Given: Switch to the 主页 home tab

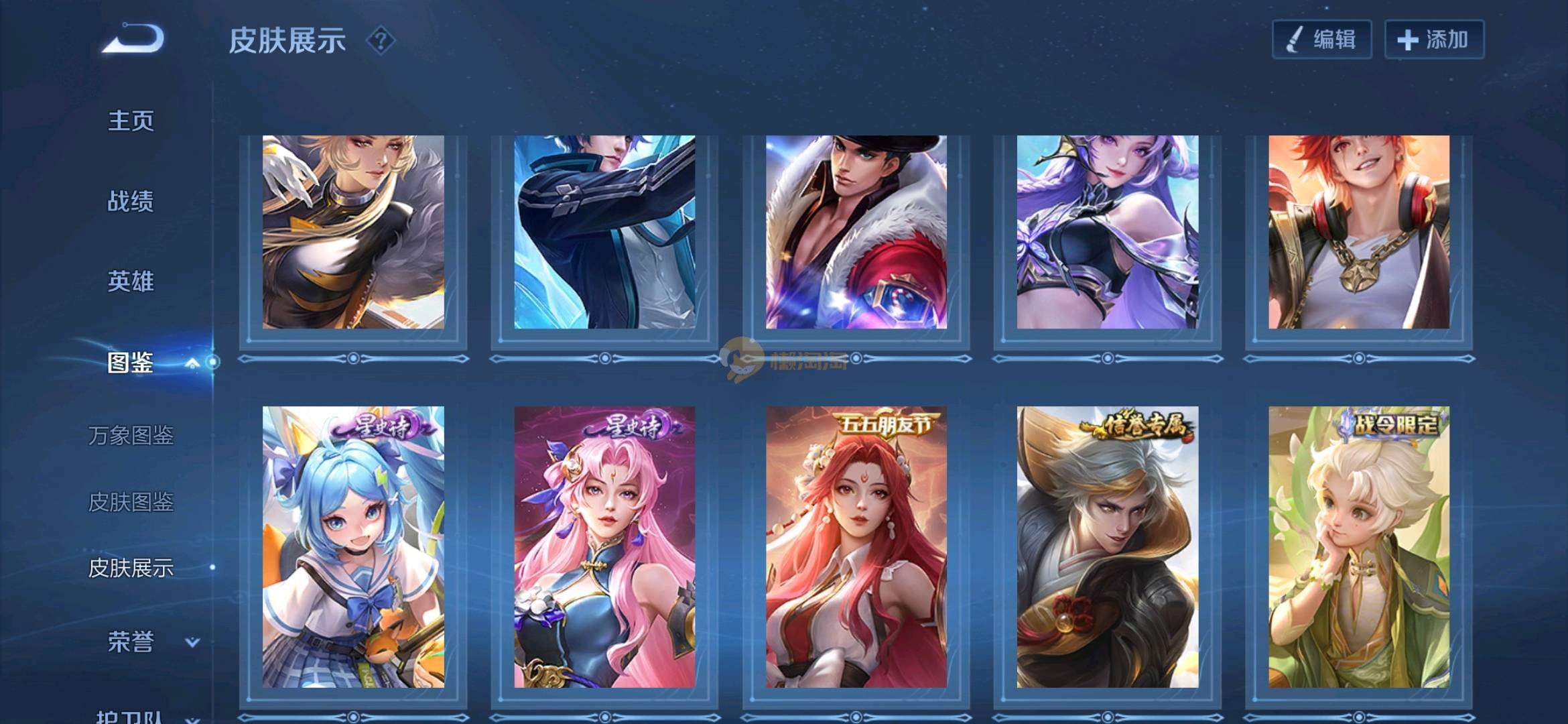Looking at the screenshot, I should [131, 121].
